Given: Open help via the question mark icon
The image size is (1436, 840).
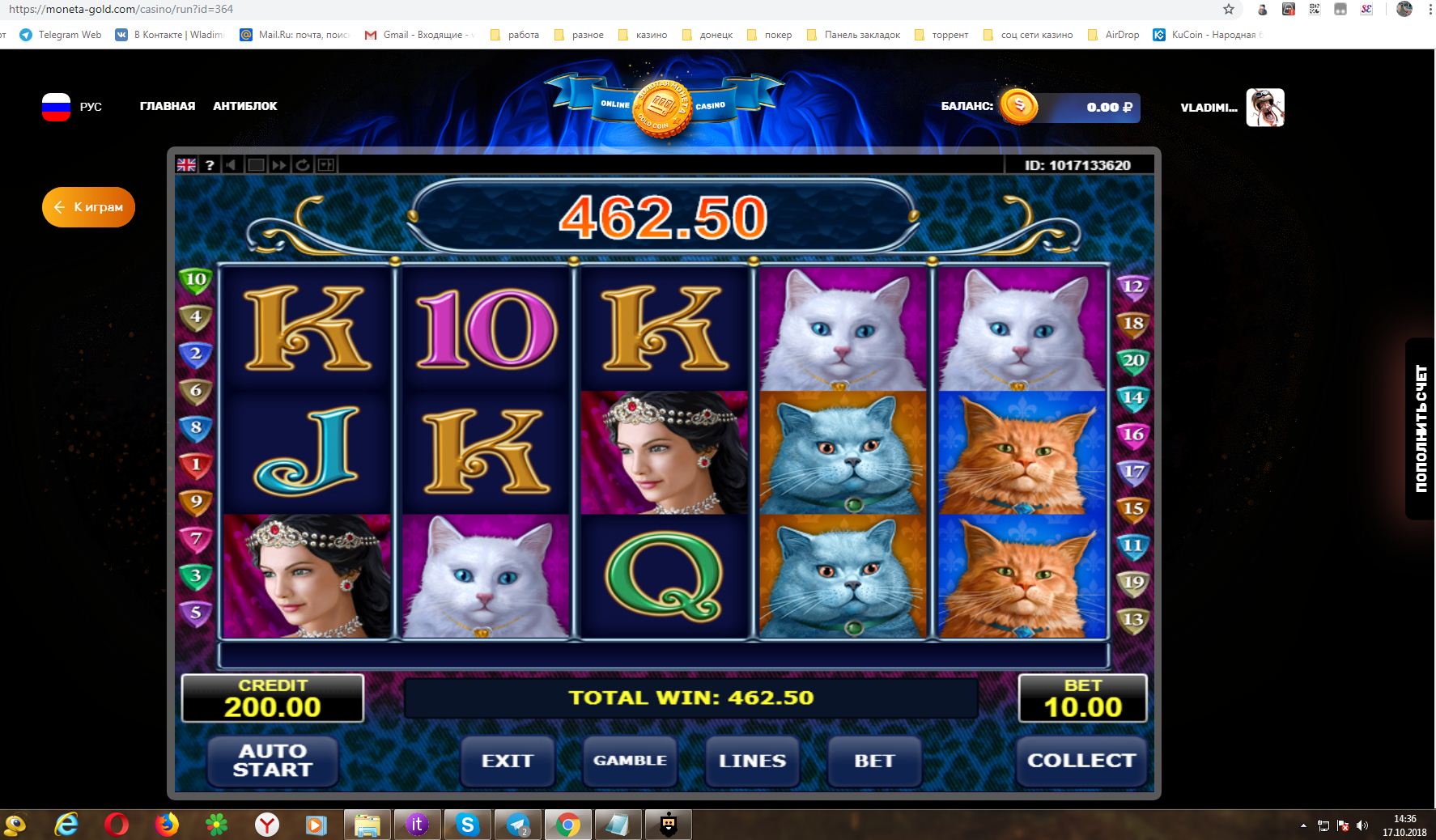Looking at the screenshot, I should click(x=210, y=165).
